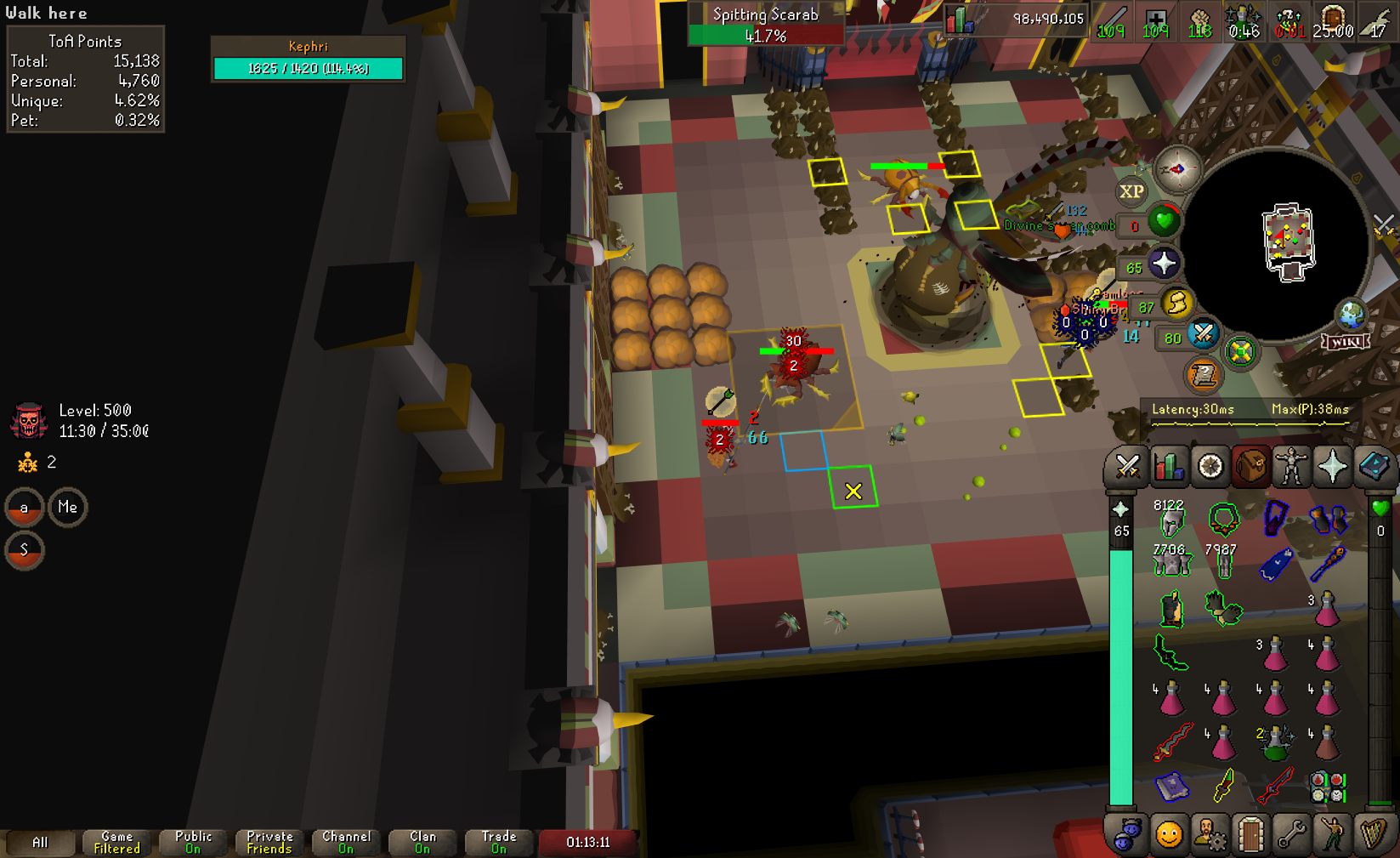The height and width of the screenshot is (858, 1400).
Task: Toggle run energy orb
Action: [x=1177, y=304]
